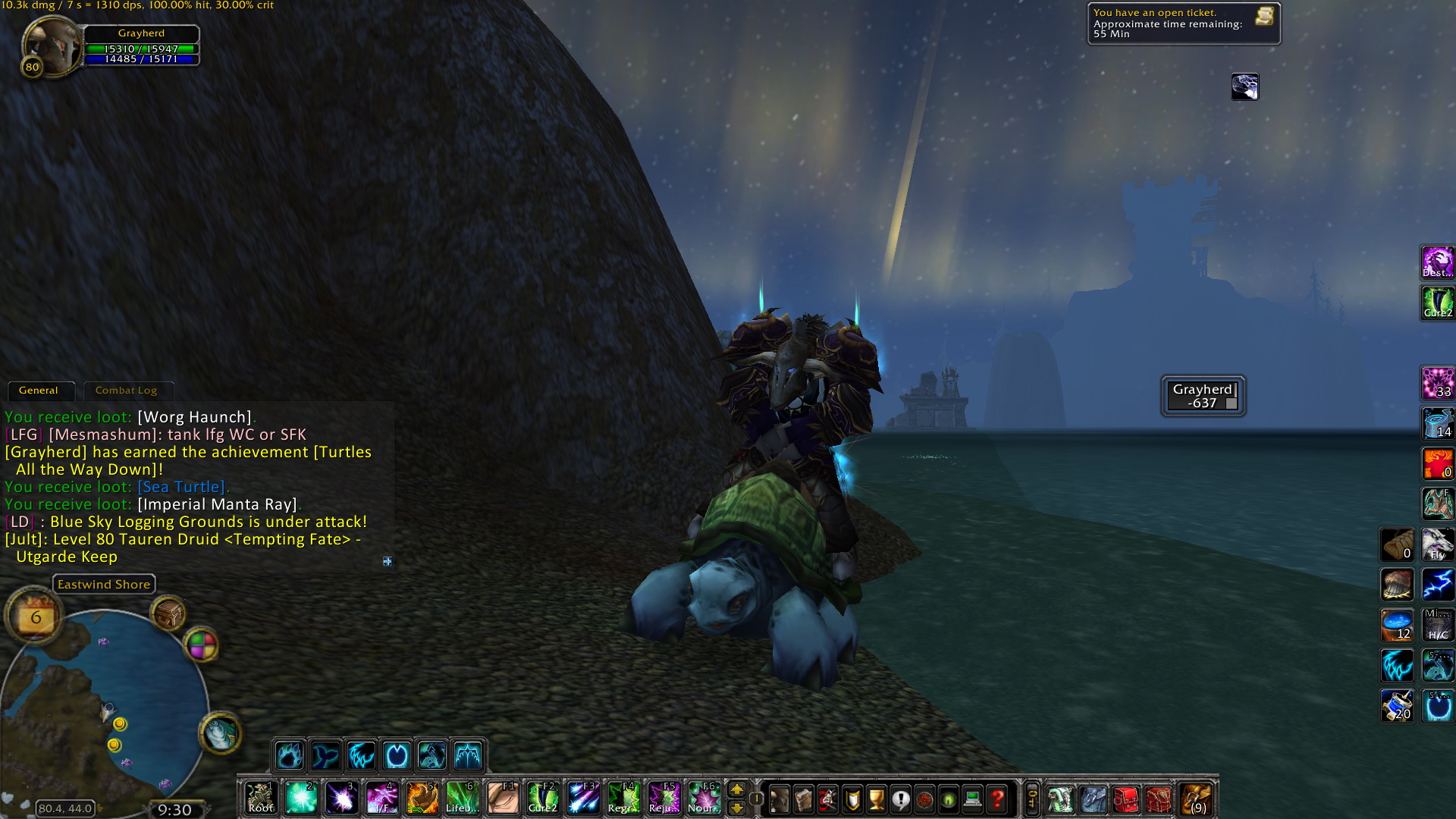
Task: Open the GM ticket status notice
Action: coord(1183,24)
